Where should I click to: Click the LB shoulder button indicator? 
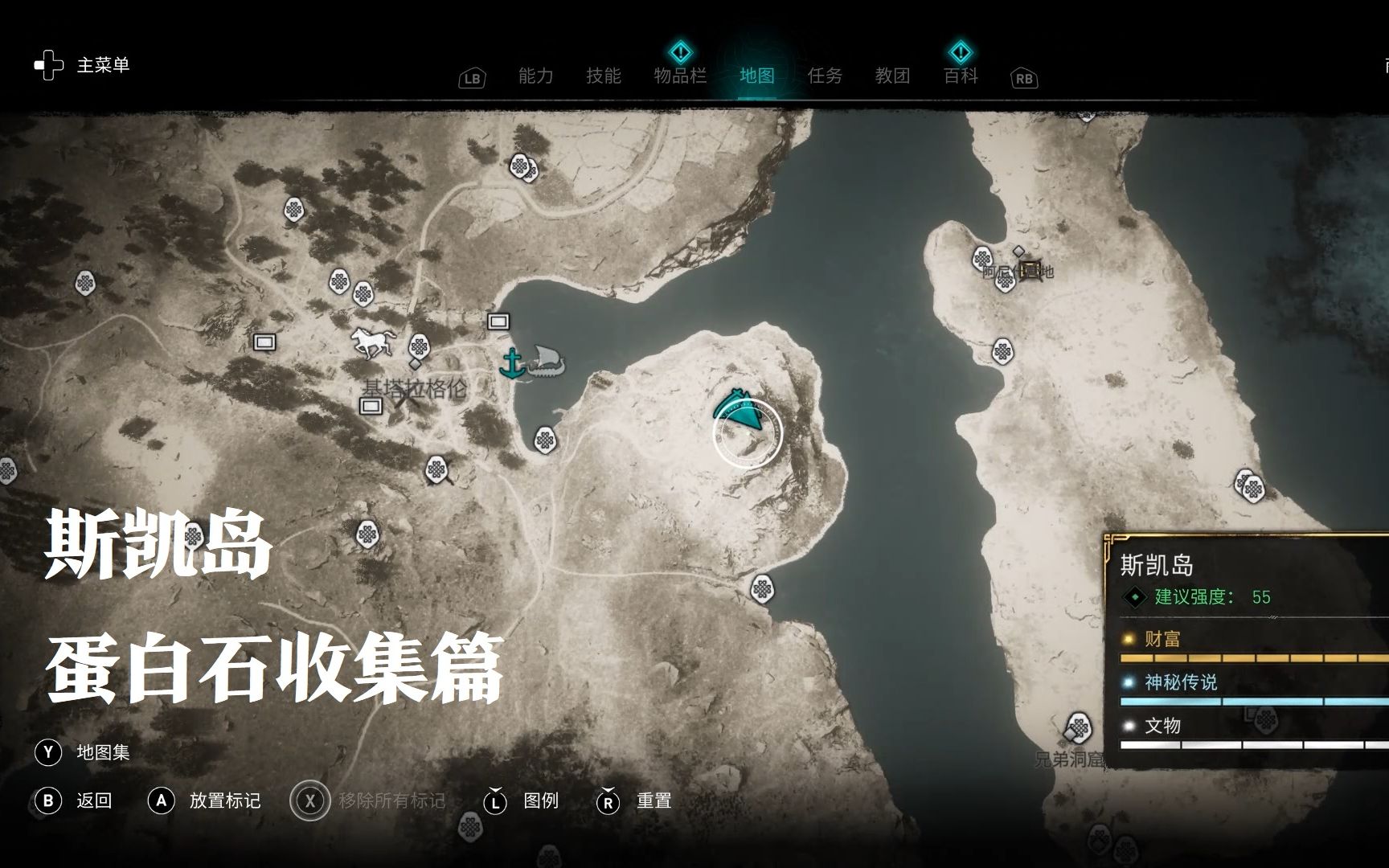(x=472, y=77)
